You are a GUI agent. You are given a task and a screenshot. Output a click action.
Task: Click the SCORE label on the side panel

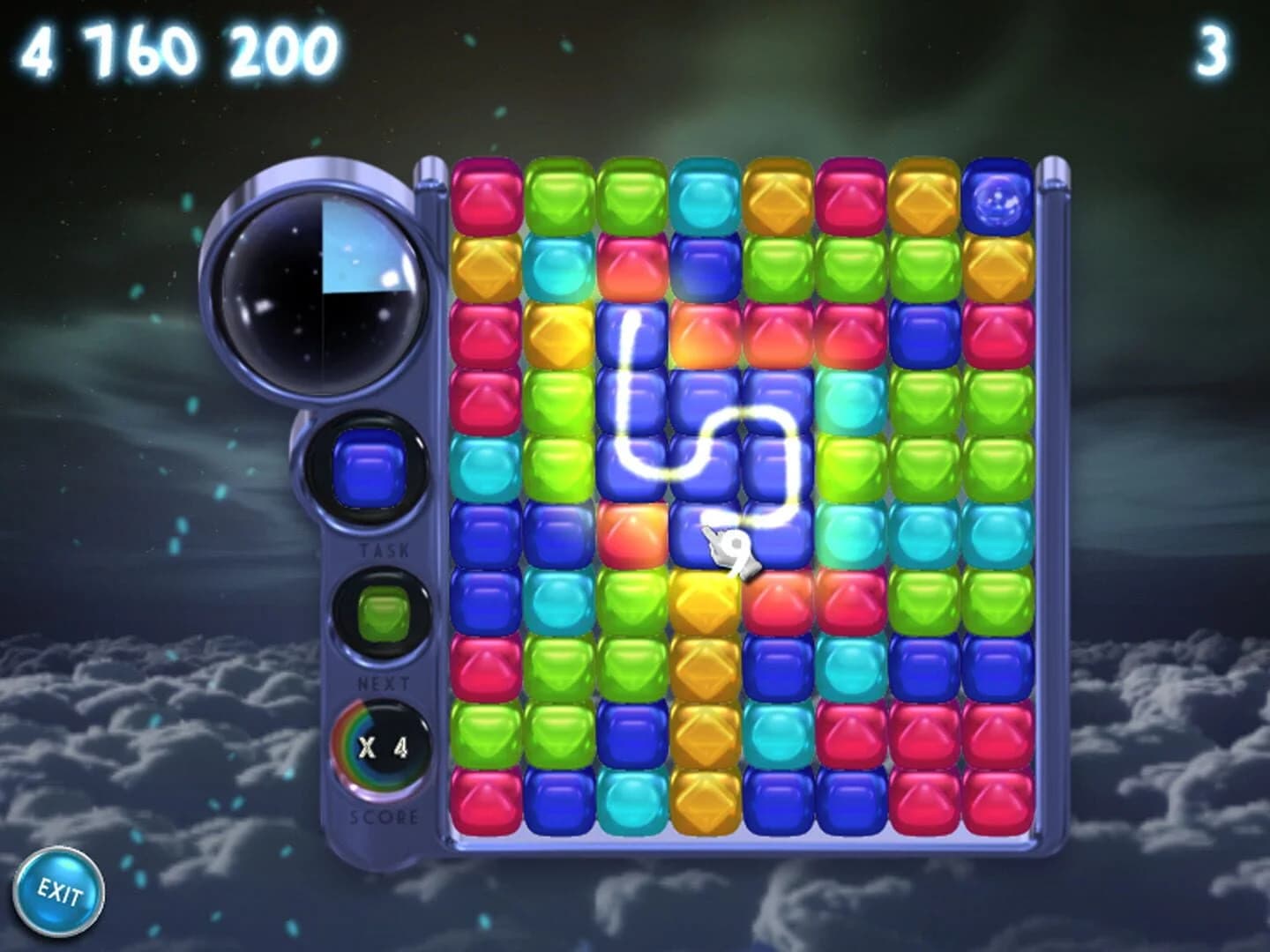pyautogui.click(x=381, y=815)
